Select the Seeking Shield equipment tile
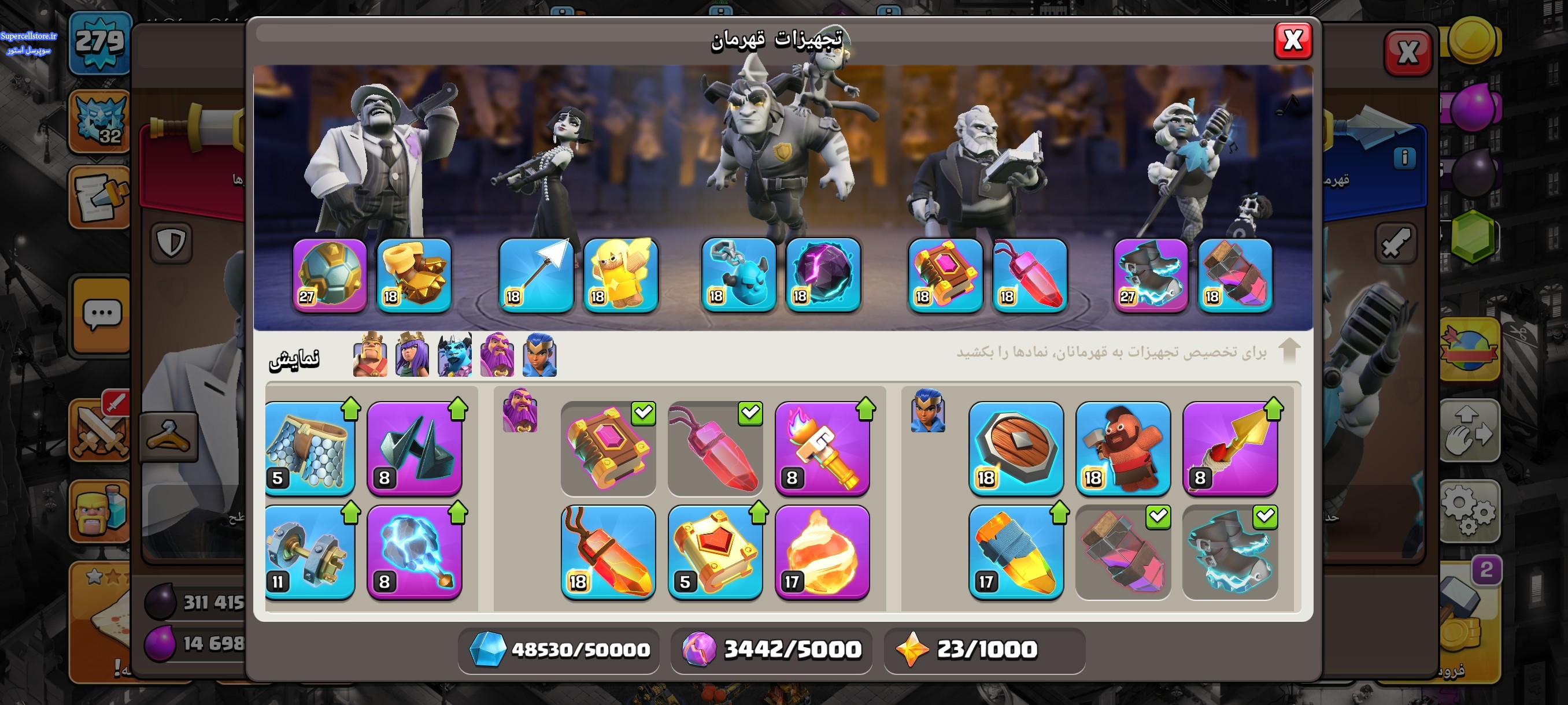 click(1016, 448)
